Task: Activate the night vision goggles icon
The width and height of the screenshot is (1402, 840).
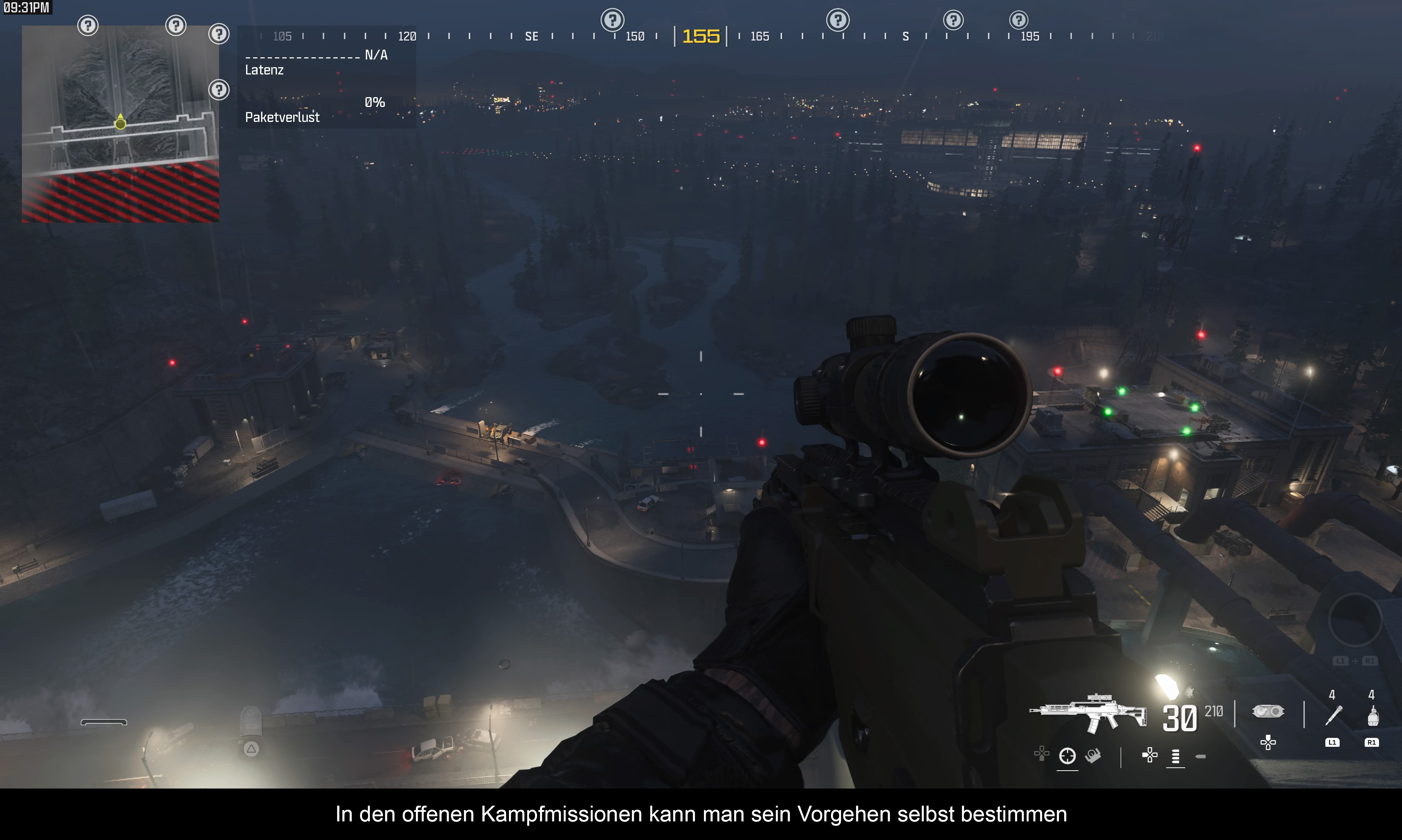Action: (1268, 711)
